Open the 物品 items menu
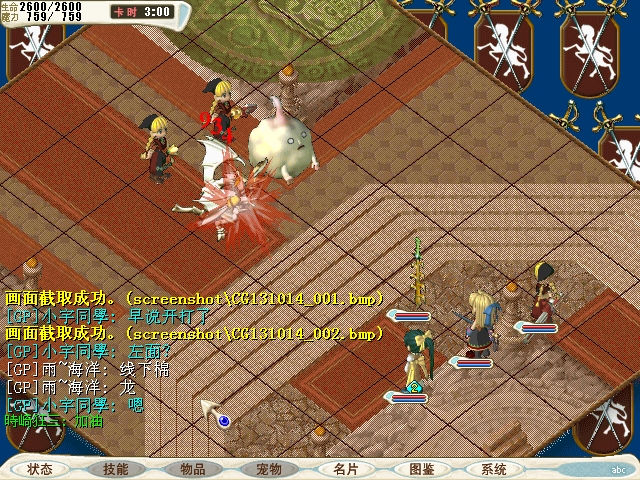 [192, 469]
